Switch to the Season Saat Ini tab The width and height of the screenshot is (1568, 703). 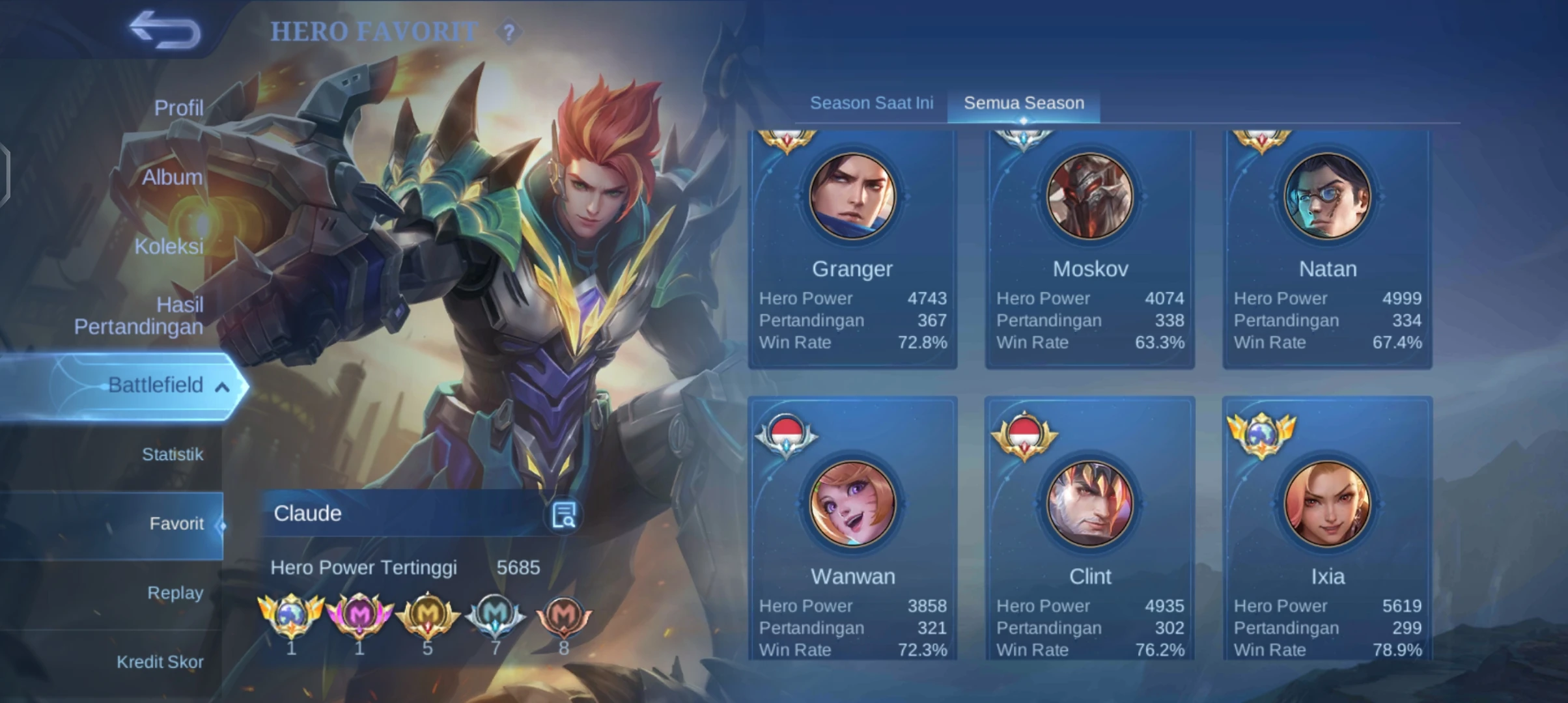pos(871,103)
